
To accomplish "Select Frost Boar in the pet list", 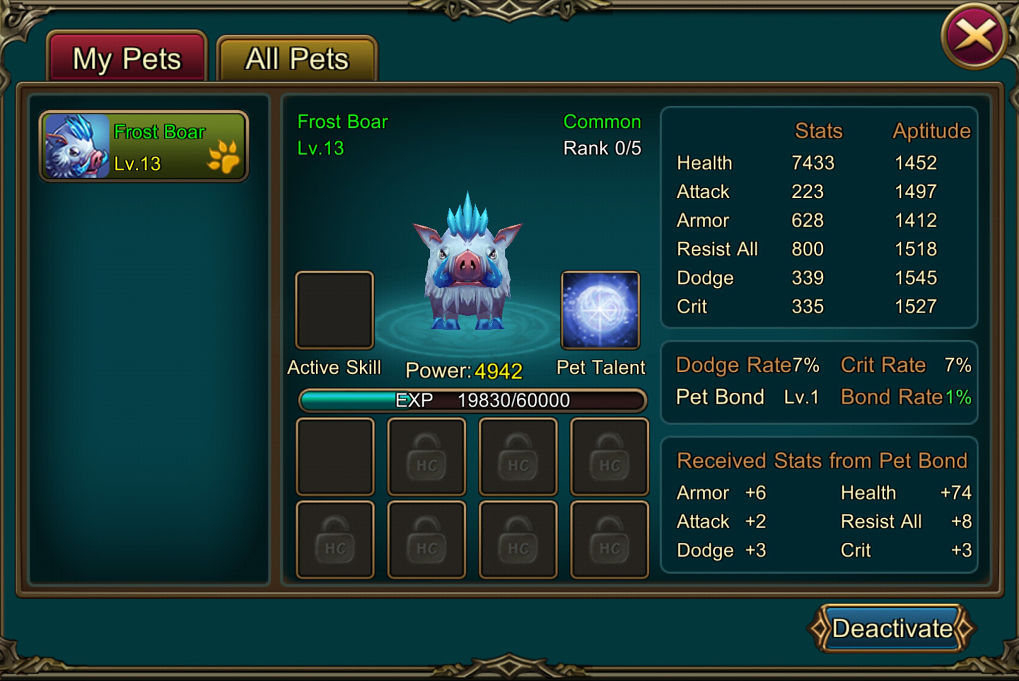I will pyautogui.click(x=144, y=146).
